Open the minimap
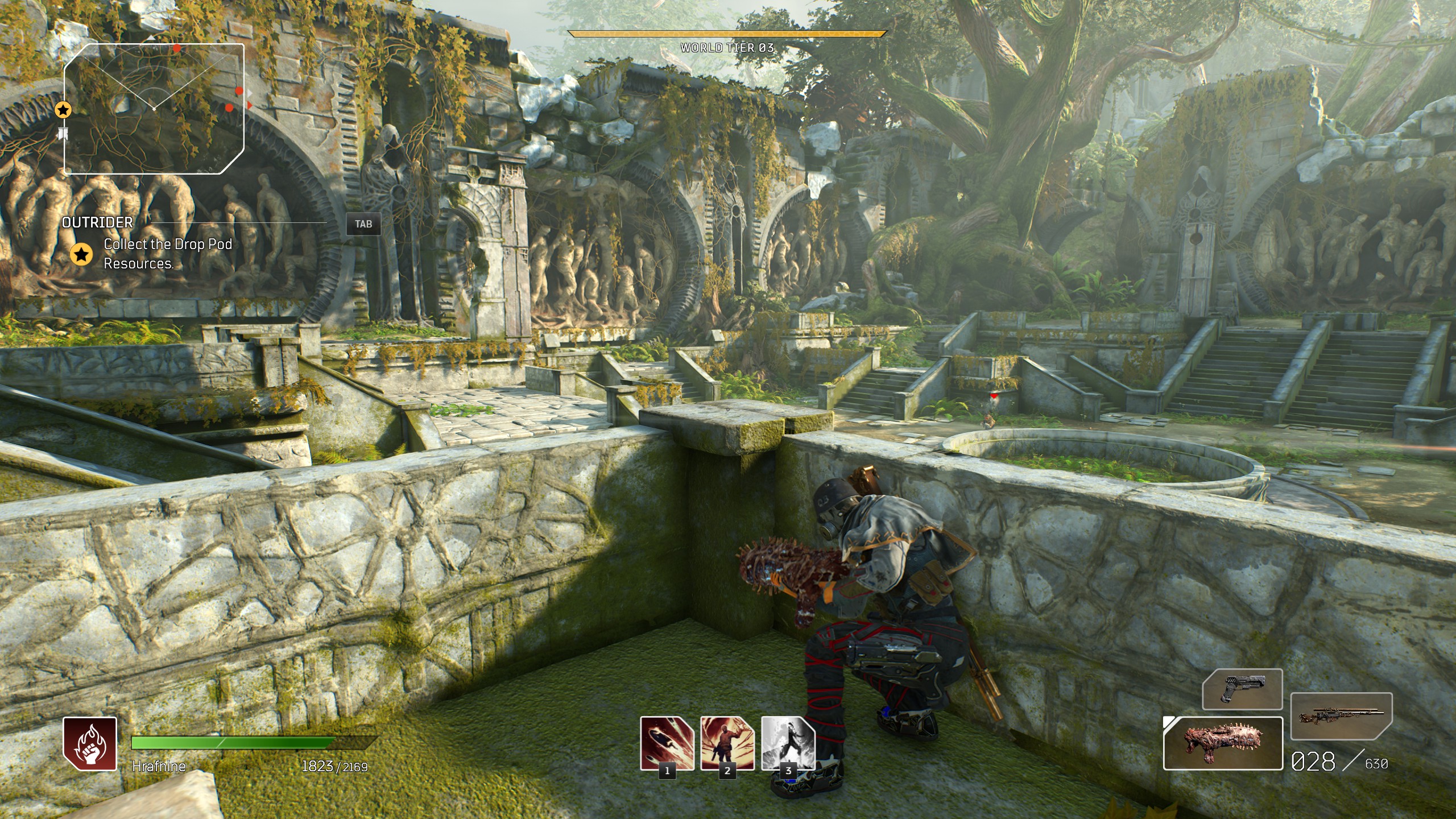 point(154,108)
